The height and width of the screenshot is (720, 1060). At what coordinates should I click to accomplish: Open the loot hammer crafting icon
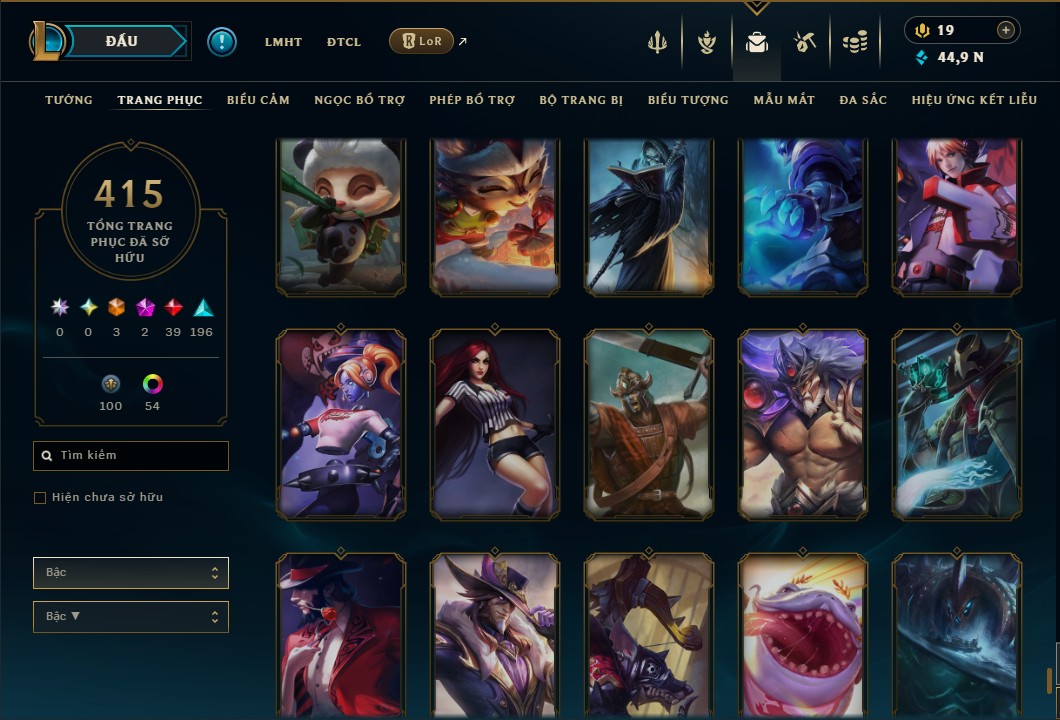click(805, 42)
